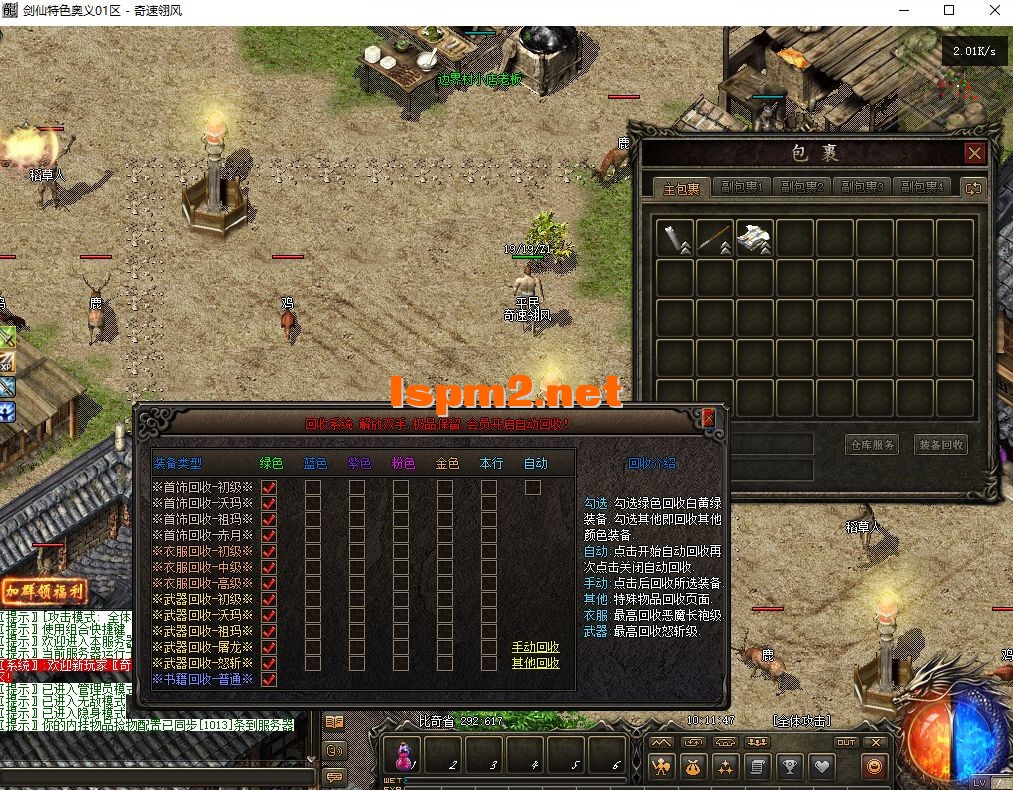Open the 其他回收 page
Screen dimensions: 1013x790
pos(535,663)
